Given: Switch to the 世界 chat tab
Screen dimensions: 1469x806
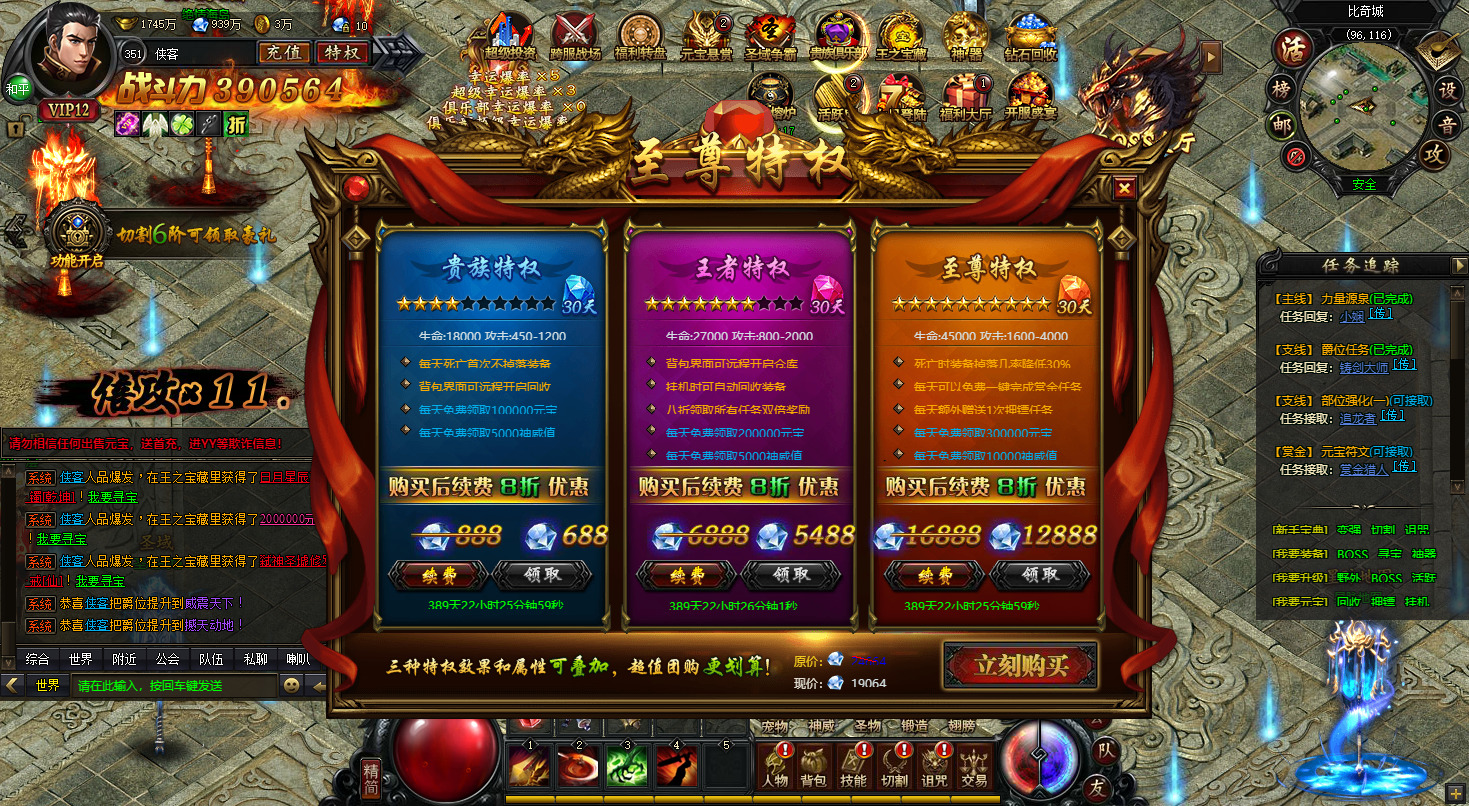Looking at the screenshot, I should (x=80, y=658).
